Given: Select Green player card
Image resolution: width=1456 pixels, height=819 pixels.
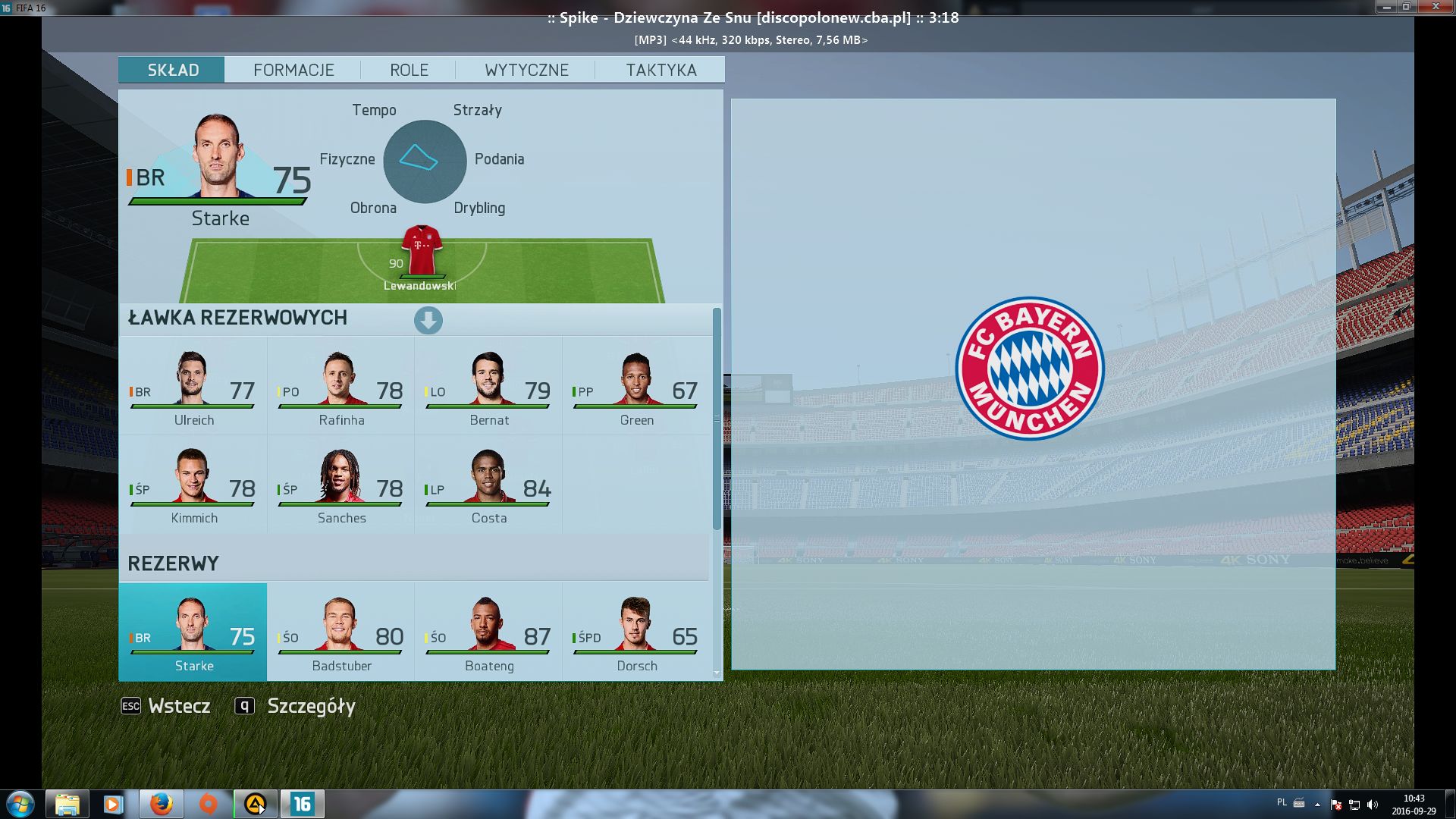Looking at the screenshot, I should (x=635, y=387).
